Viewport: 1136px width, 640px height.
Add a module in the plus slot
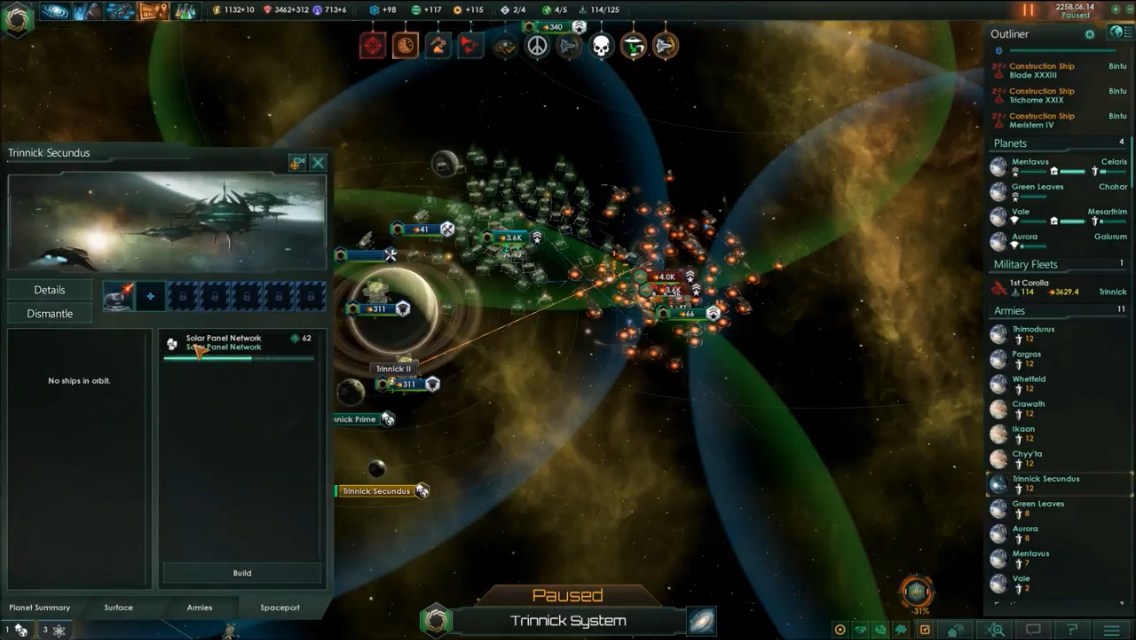(x=151, y=296)
